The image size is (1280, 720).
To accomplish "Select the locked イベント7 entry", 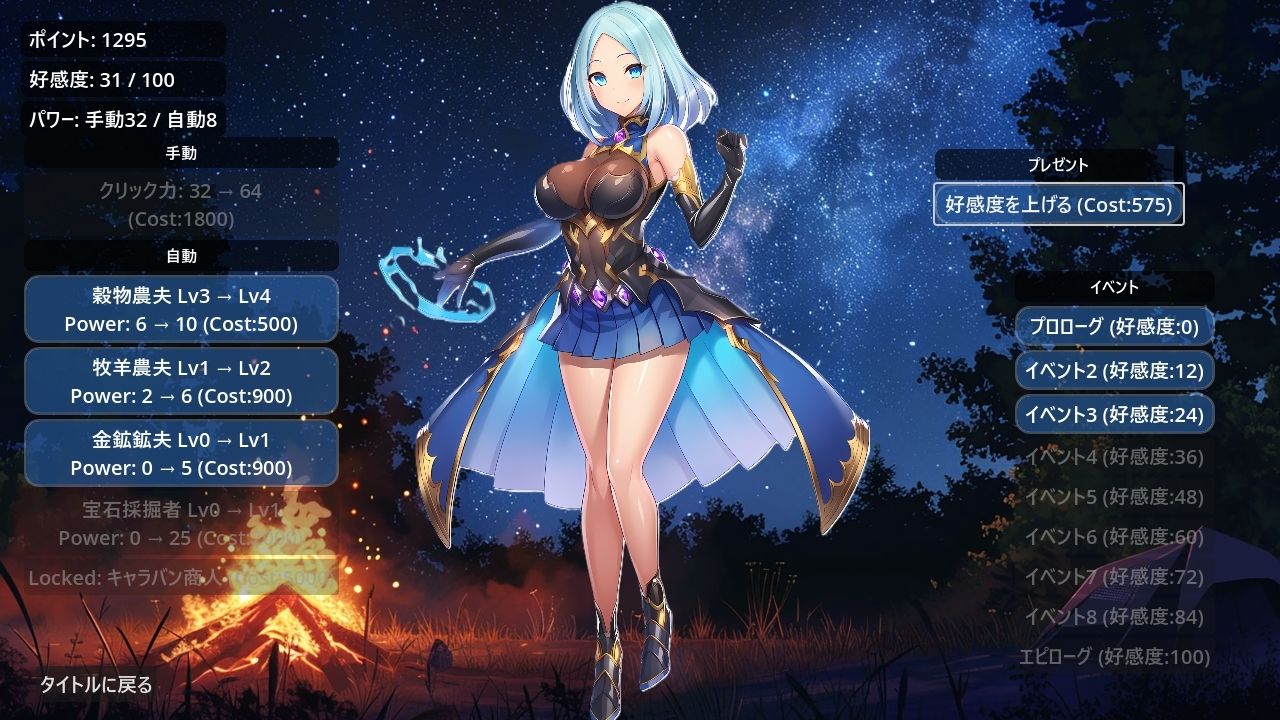I will point(1114,577).
